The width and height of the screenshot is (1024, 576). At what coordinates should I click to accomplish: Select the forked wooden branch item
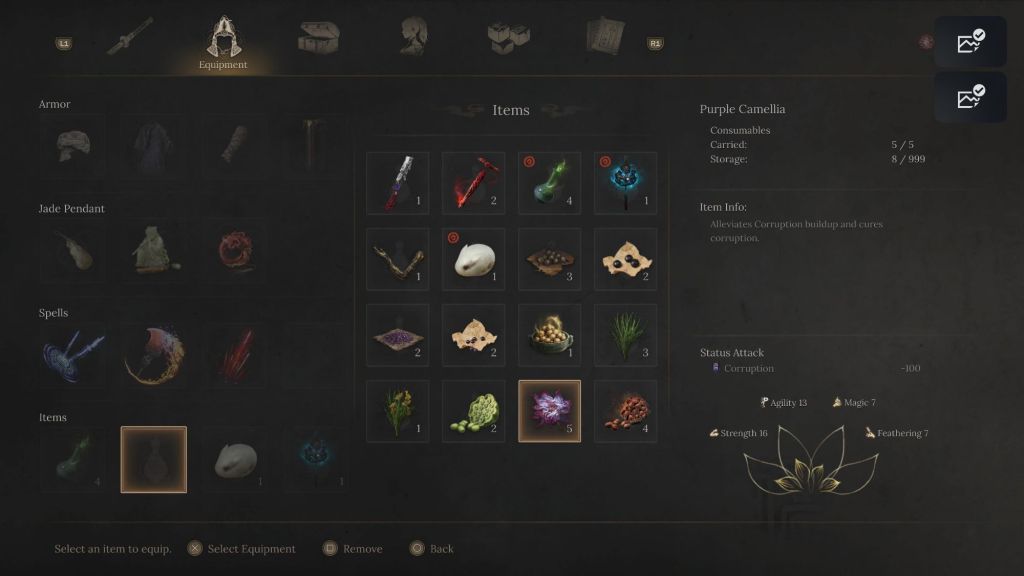pyautogui.click(x=397, y=259)
